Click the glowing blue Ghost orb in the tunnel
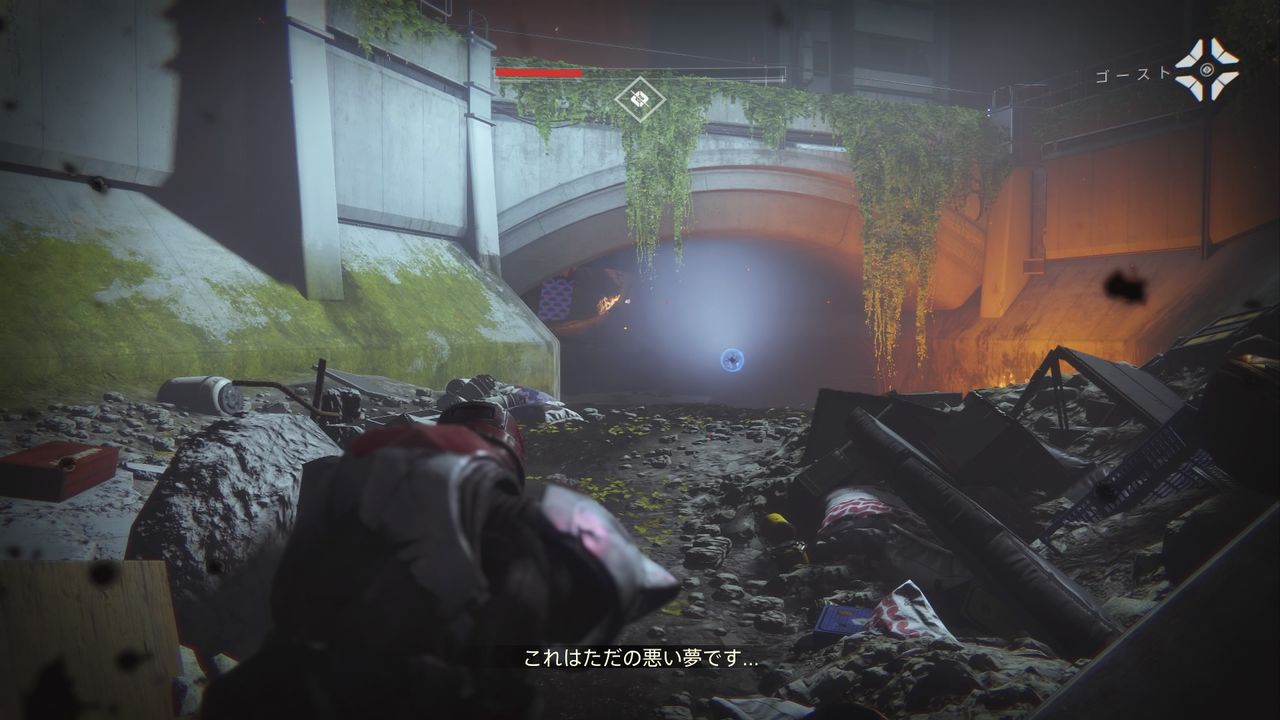Viewport: 1280px width, 720px height. 731,360
